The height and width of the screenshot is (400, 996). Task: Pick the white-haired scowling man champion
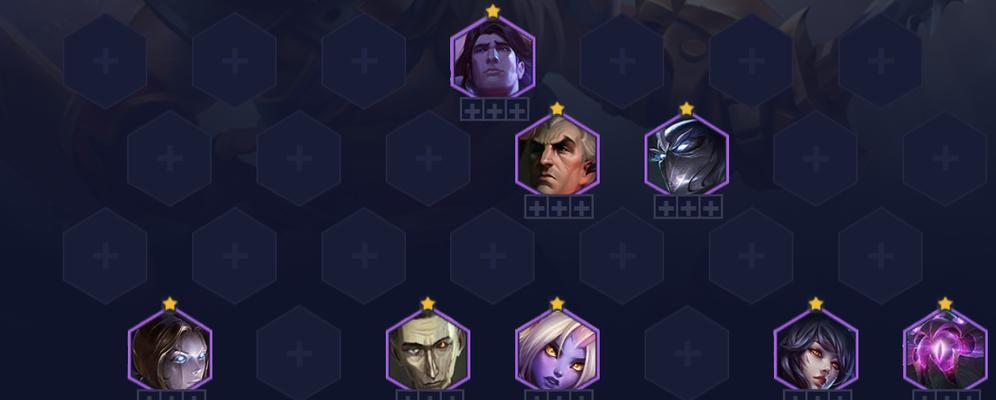pyautogui.click(x=557, y=155)
